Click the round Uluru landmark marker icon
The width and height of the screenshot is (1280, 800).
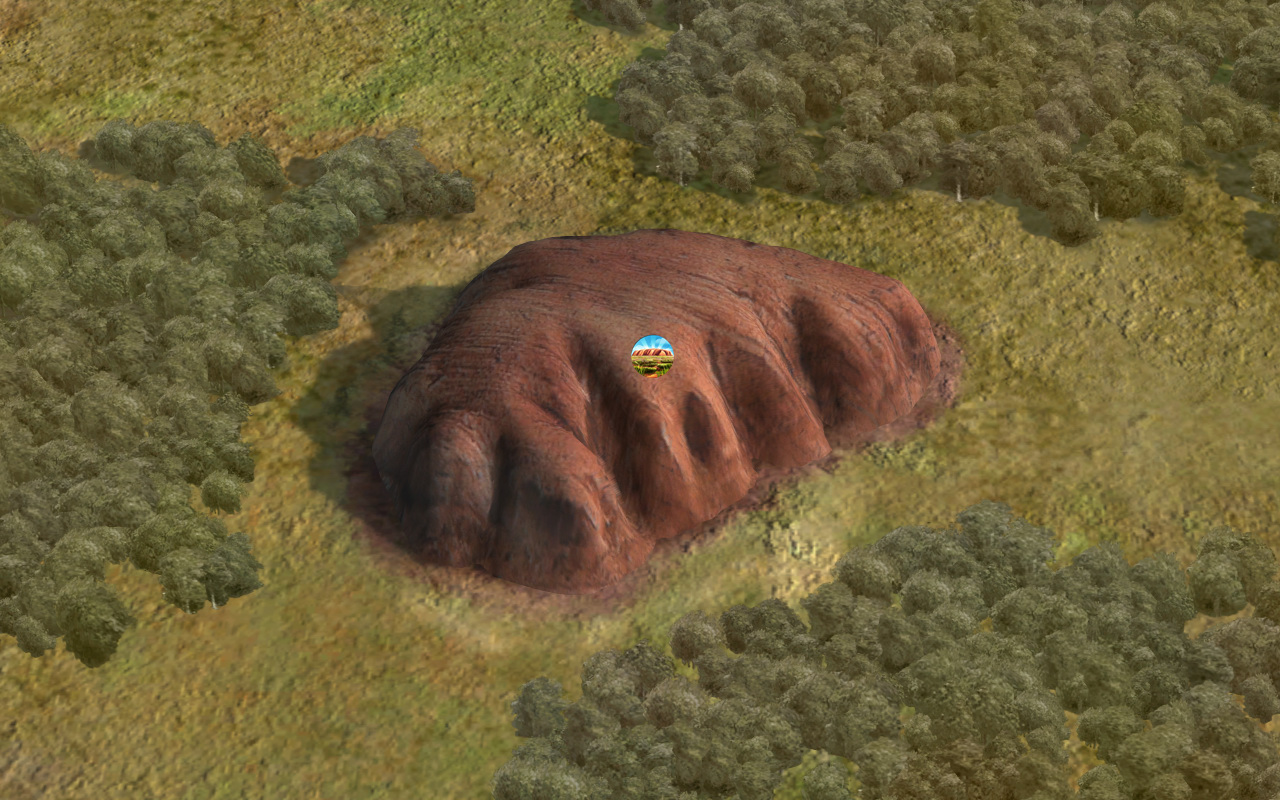pyautogui.click(x=652, y=356)
